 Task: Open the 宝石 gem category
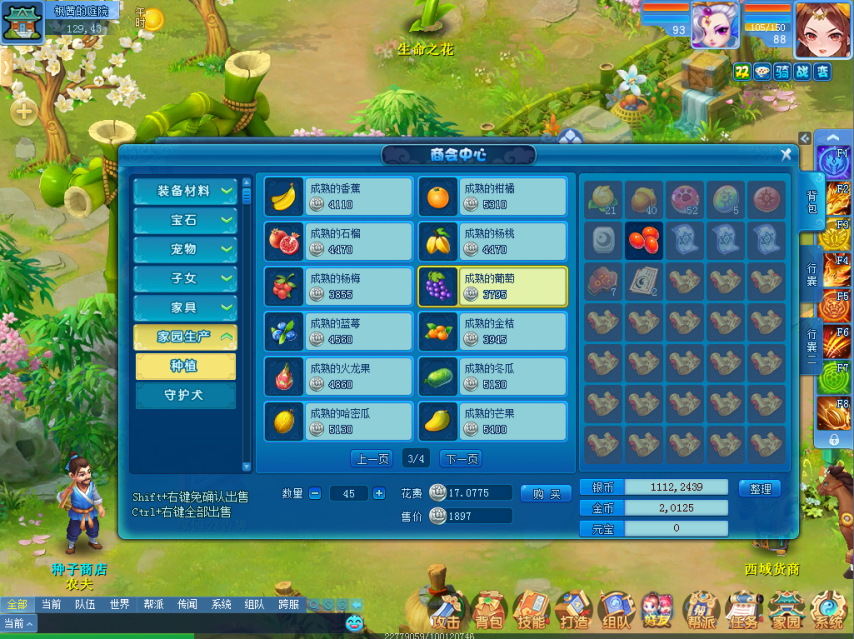[185, 220]
